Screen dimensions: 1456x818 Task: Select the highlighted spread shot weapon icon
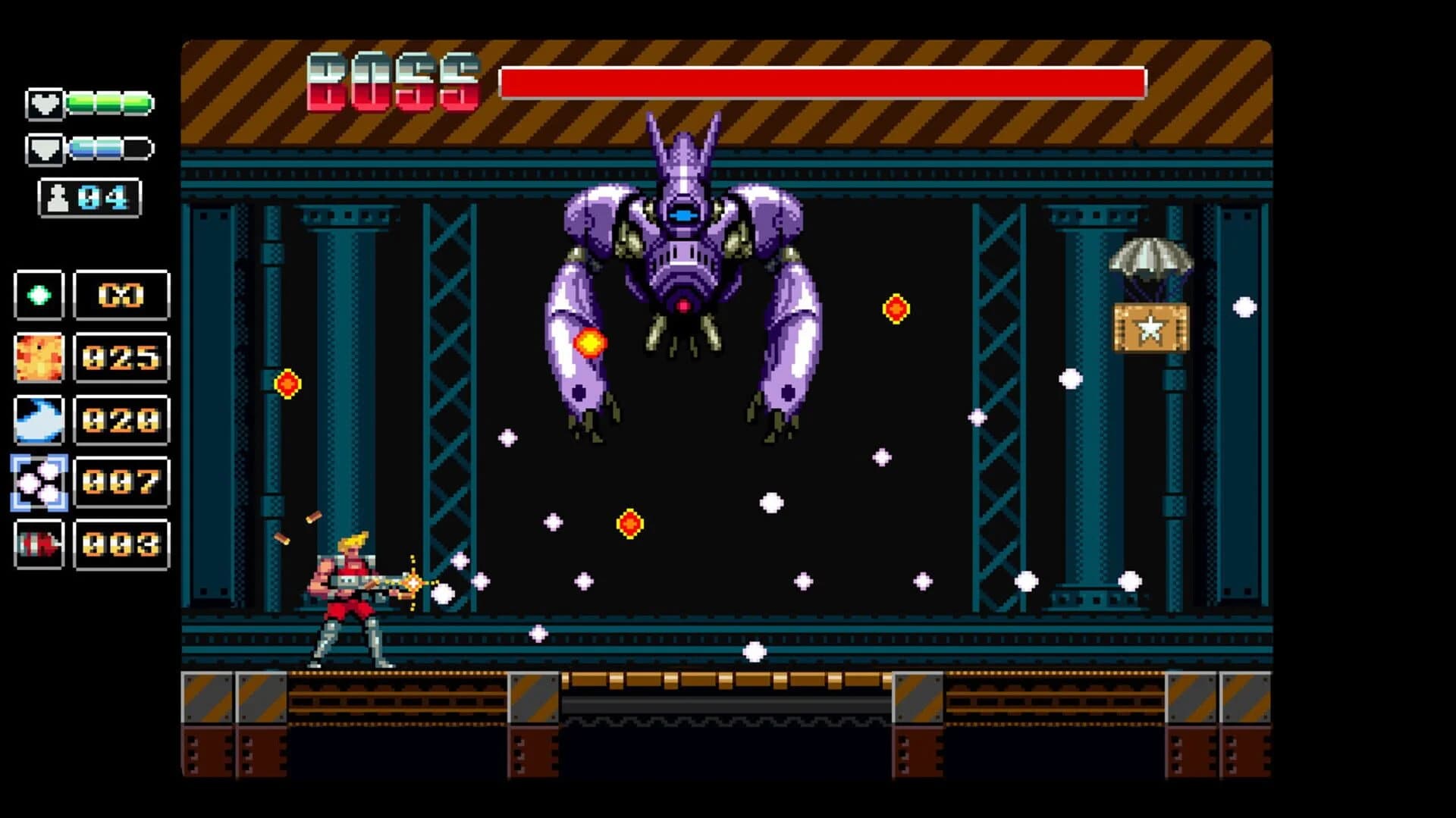[39, 481]
